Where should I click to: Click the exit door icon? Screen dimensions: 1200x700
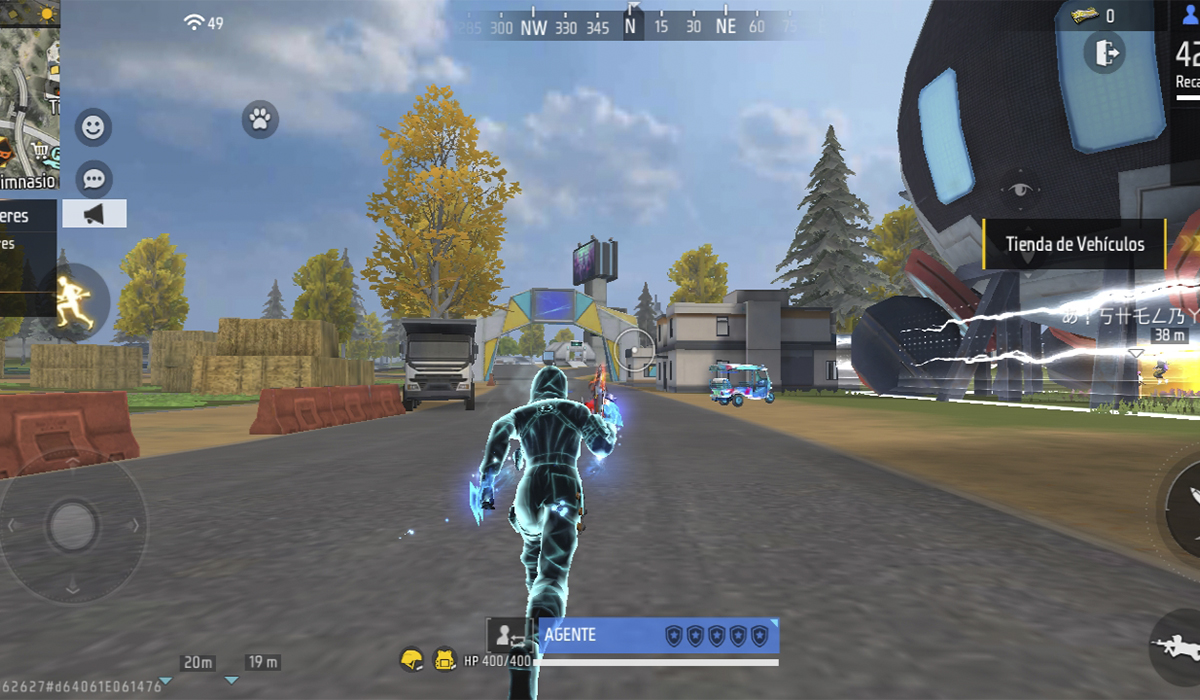click(x=1105, y=52)
